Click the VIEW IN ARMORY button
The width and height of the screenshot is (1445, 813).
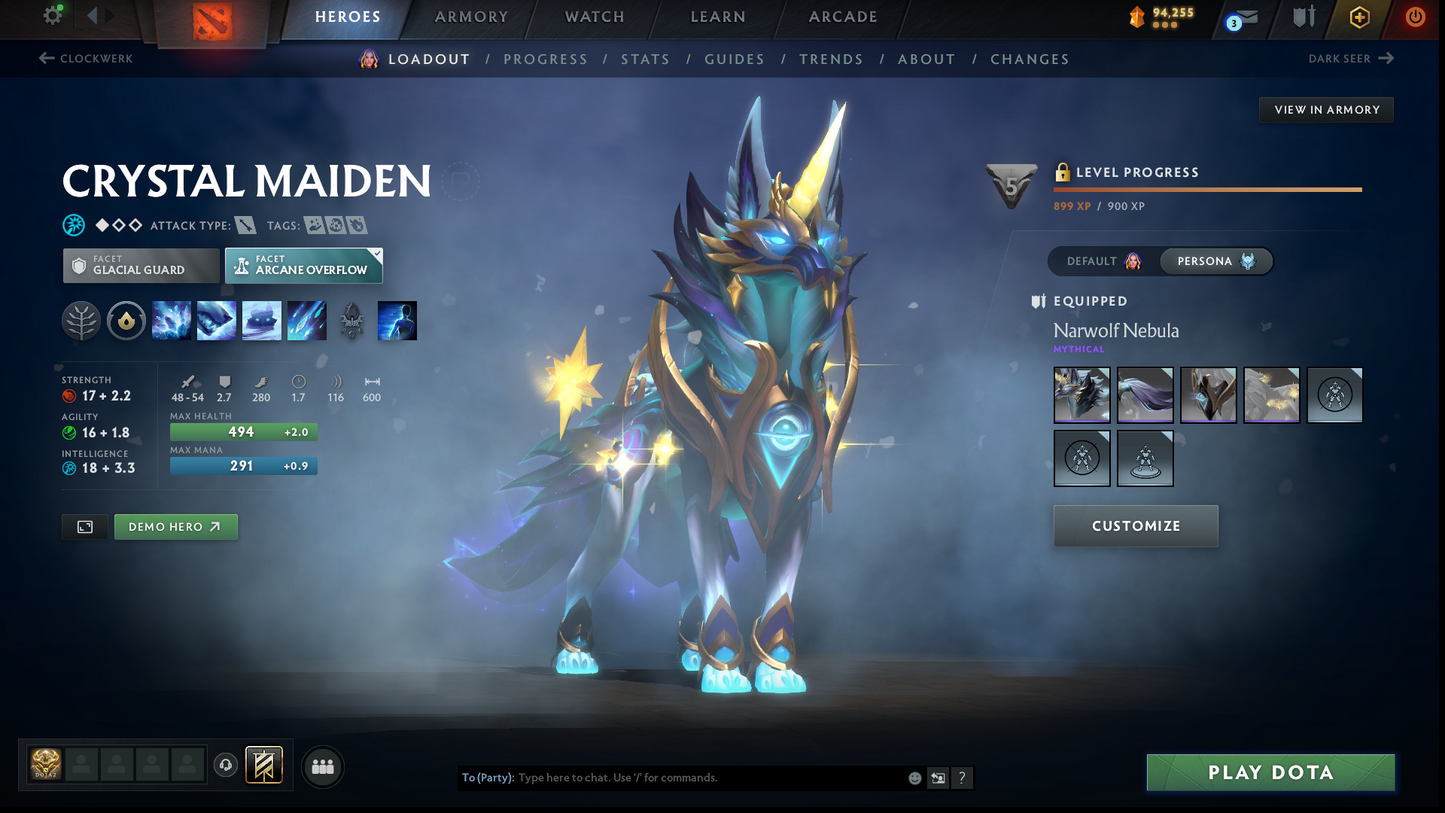tap(1326, 109)
